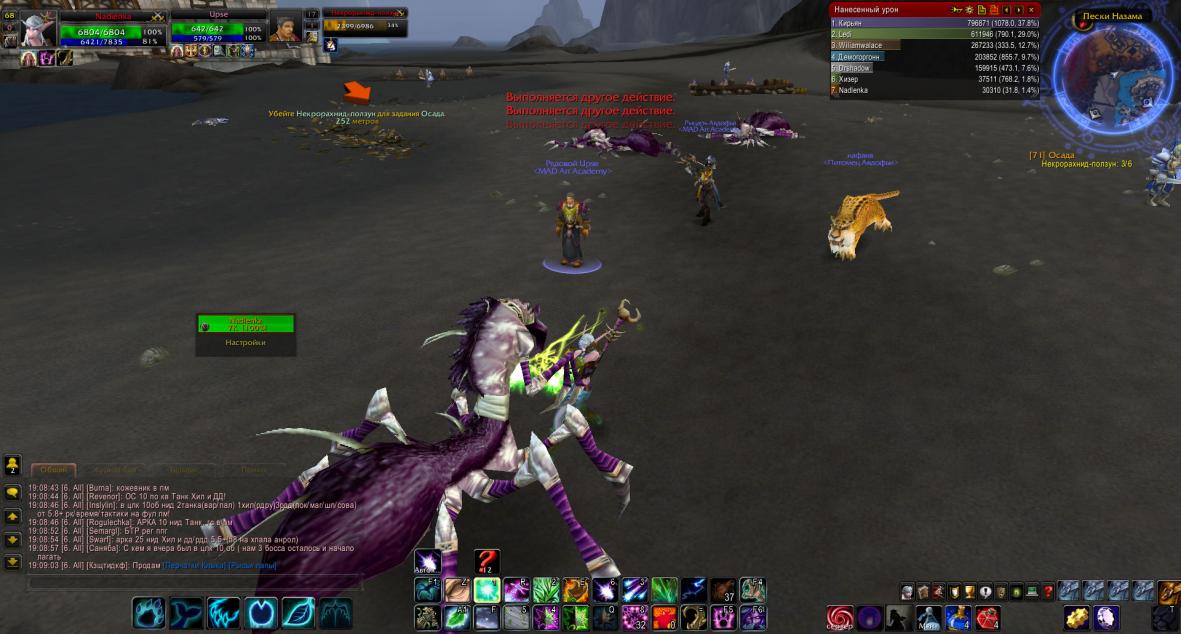This screenshot has width=1181, height=634.
Task: Open the social button above the chat
Action: click(x=13, y=464)
